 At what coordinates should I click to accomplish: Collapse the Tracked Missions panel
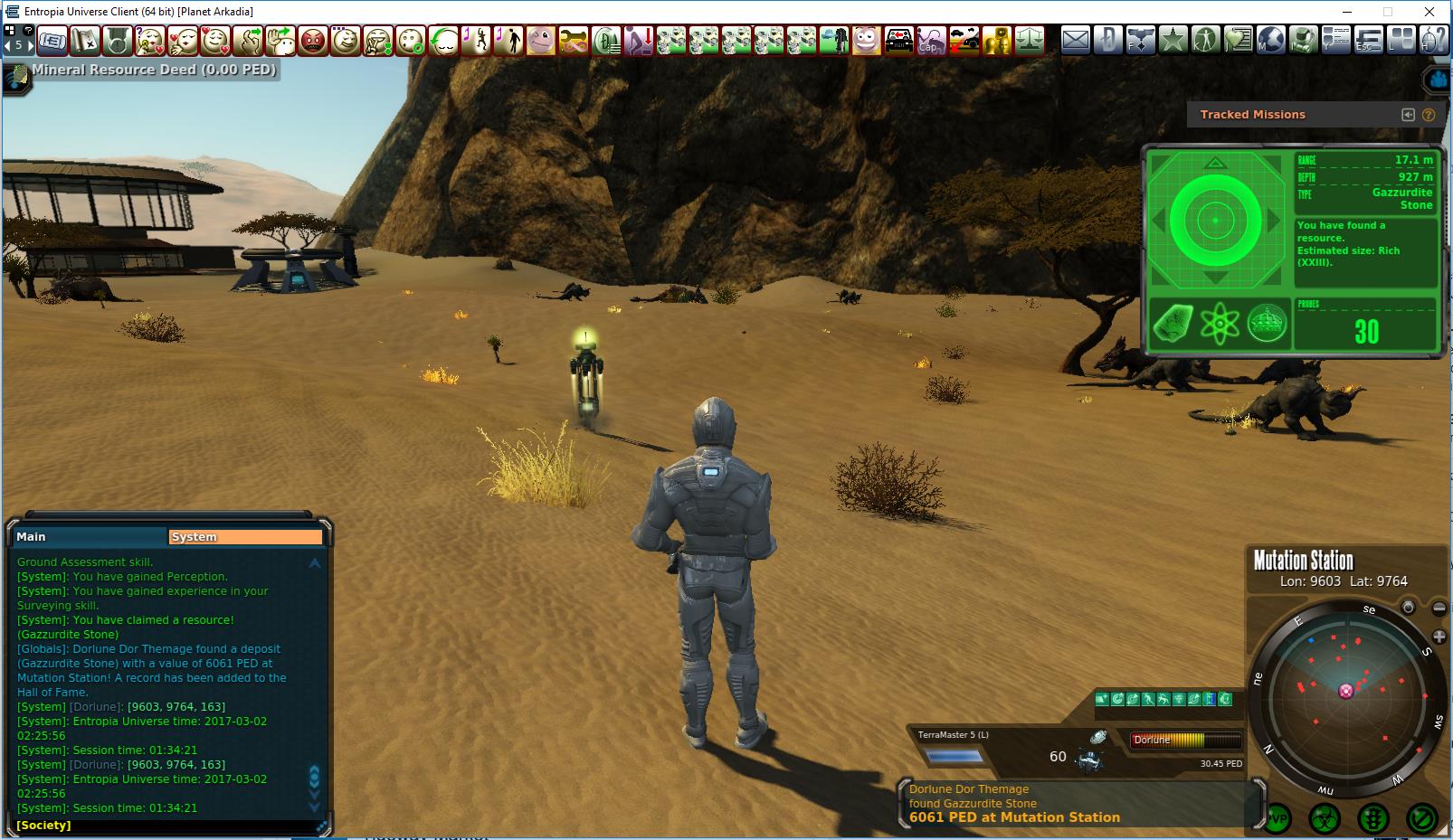(1408, 115)
